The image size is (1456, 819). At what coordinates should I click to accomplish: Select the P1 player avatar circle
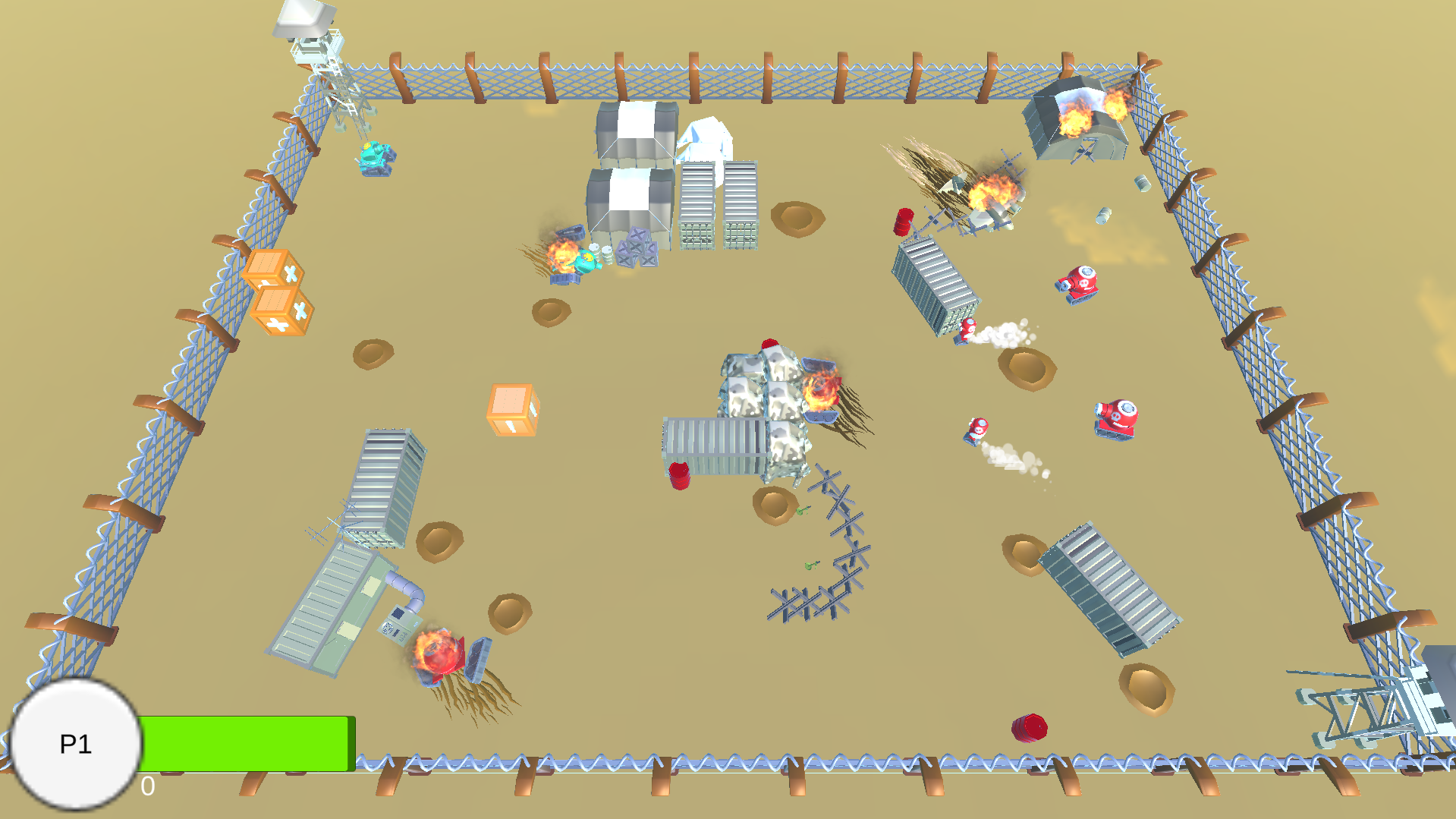click(x=76, y=745)
